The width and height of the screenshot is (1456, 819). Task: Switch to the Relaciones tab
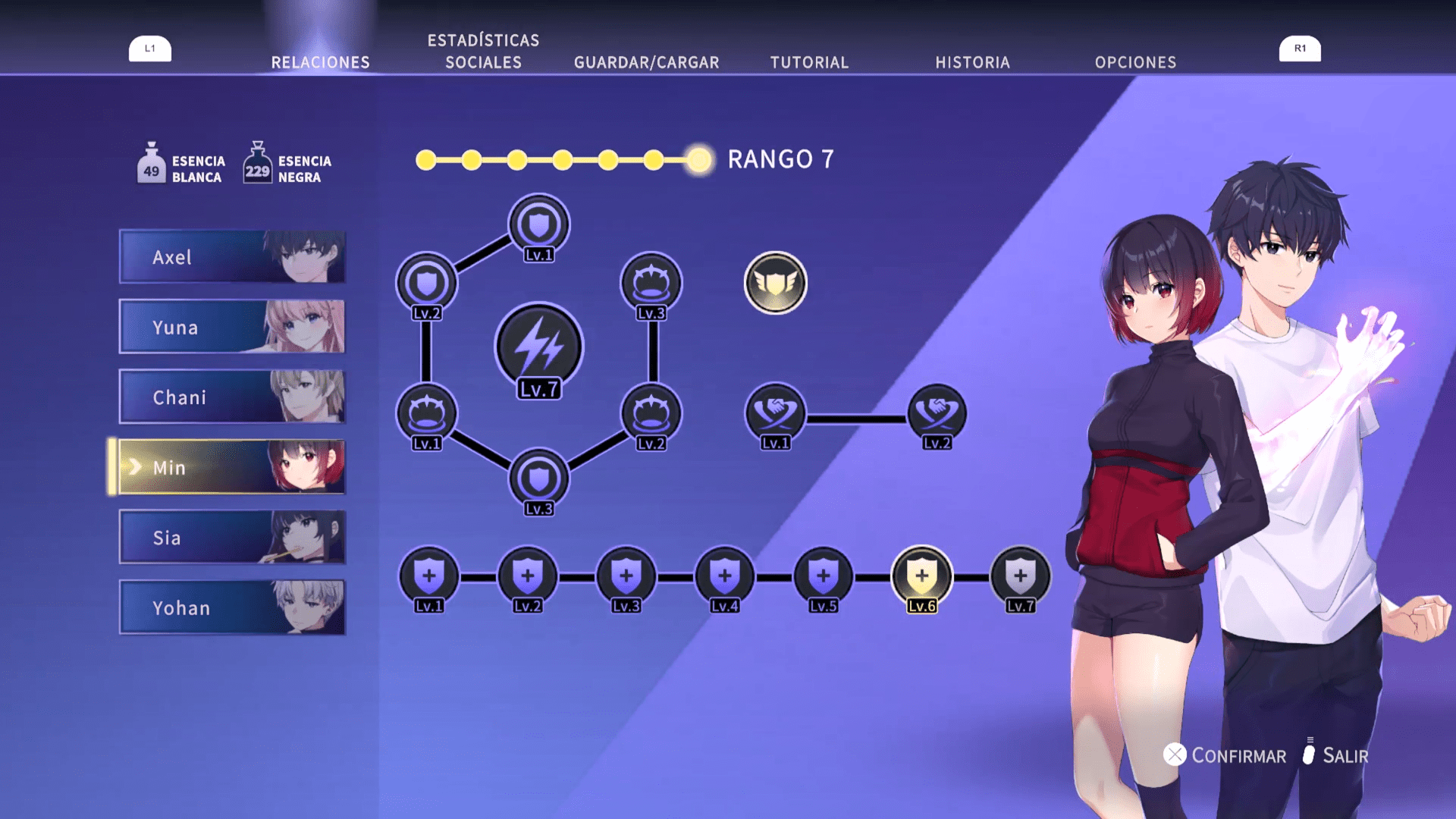pyautogui.click(x=320, y=62)
